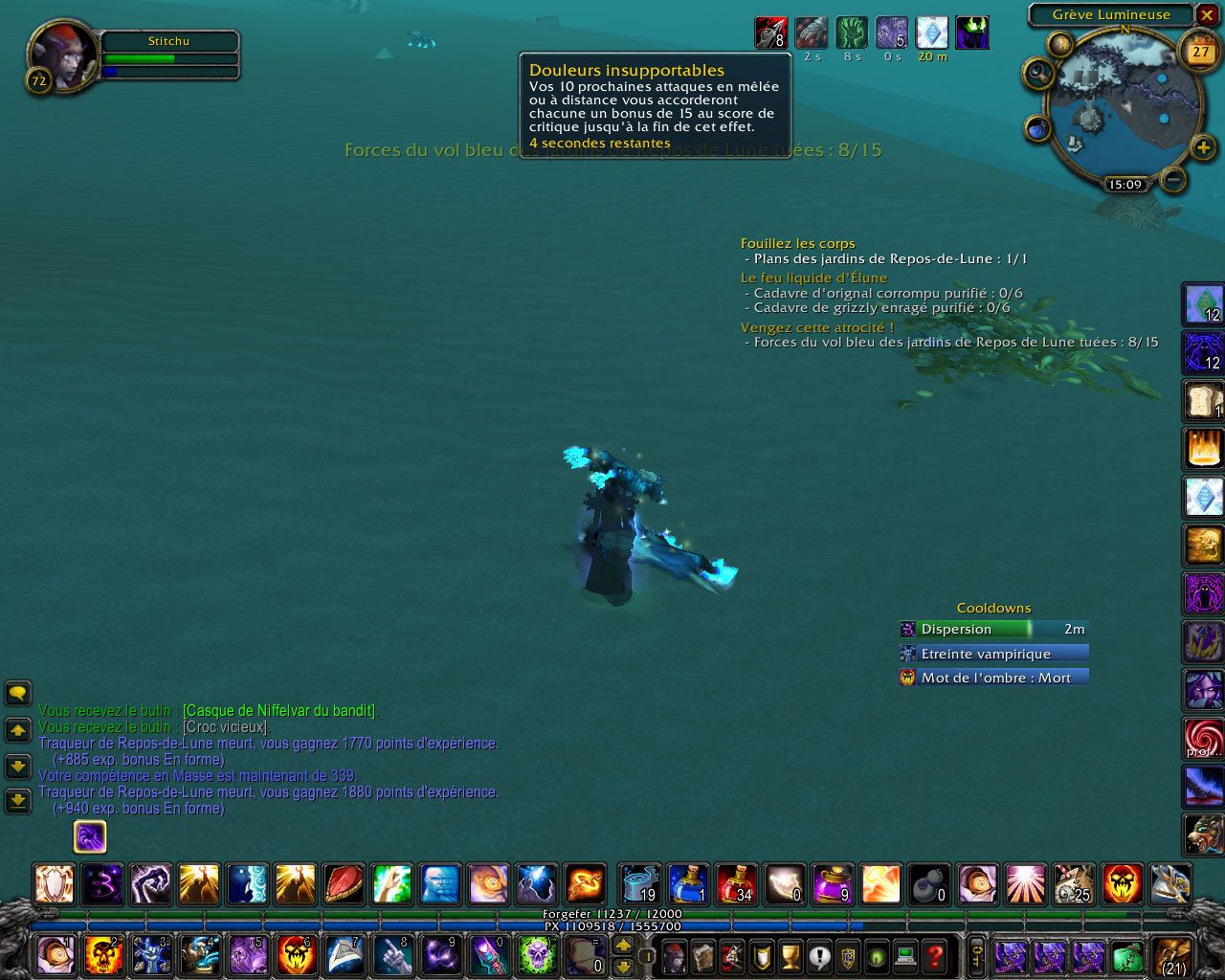This screenshot has height=980, width=1225.
Task: Open the red question mark help button
Action: [x=935, y=956]
